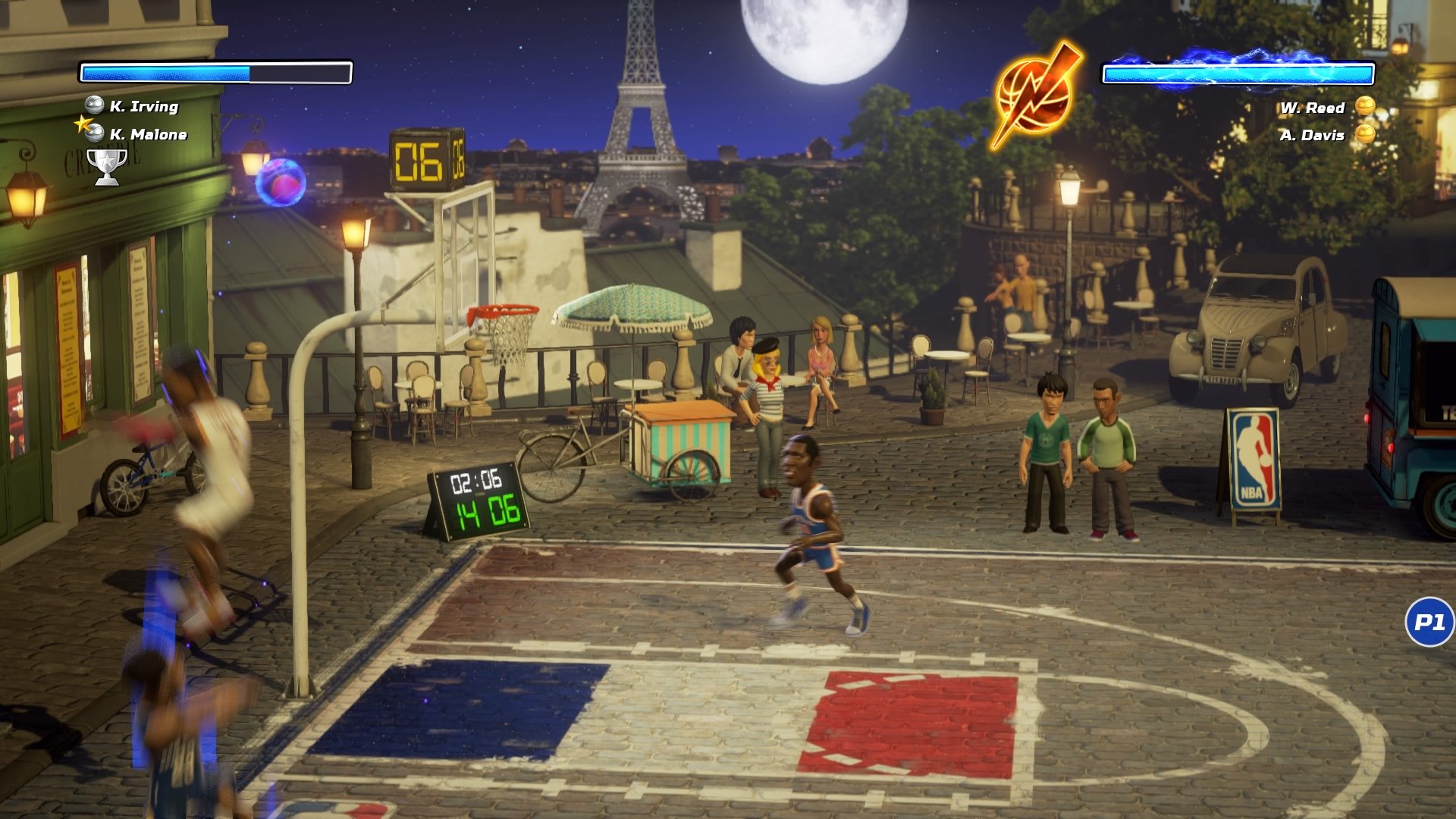This screenshot has width=1456, height=819.
Task: Click the NBA logo on the sidewalk sign
Action: coord(1255,461)
